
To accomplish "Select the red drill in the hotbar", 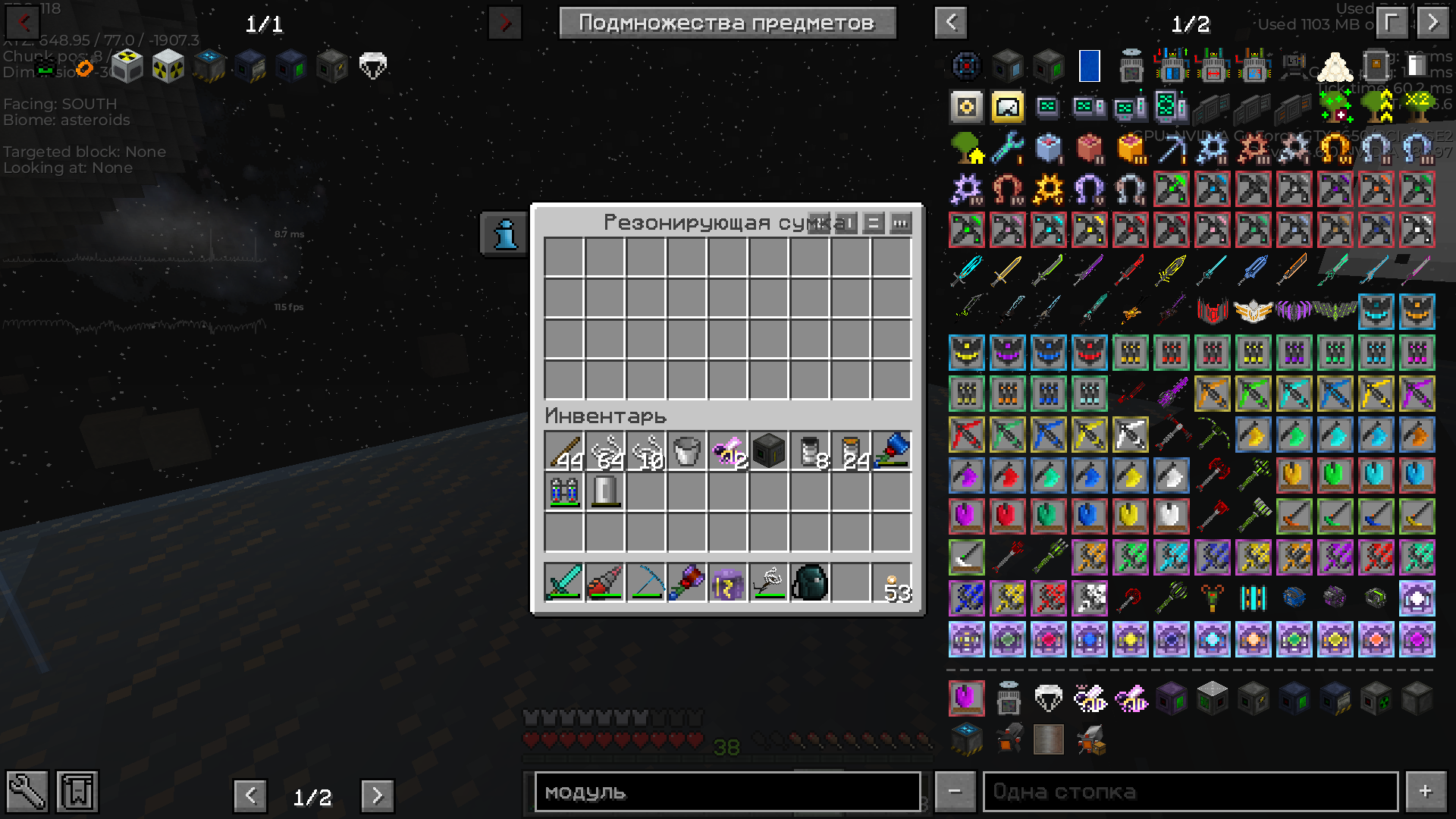I will (x=605, y=583).
